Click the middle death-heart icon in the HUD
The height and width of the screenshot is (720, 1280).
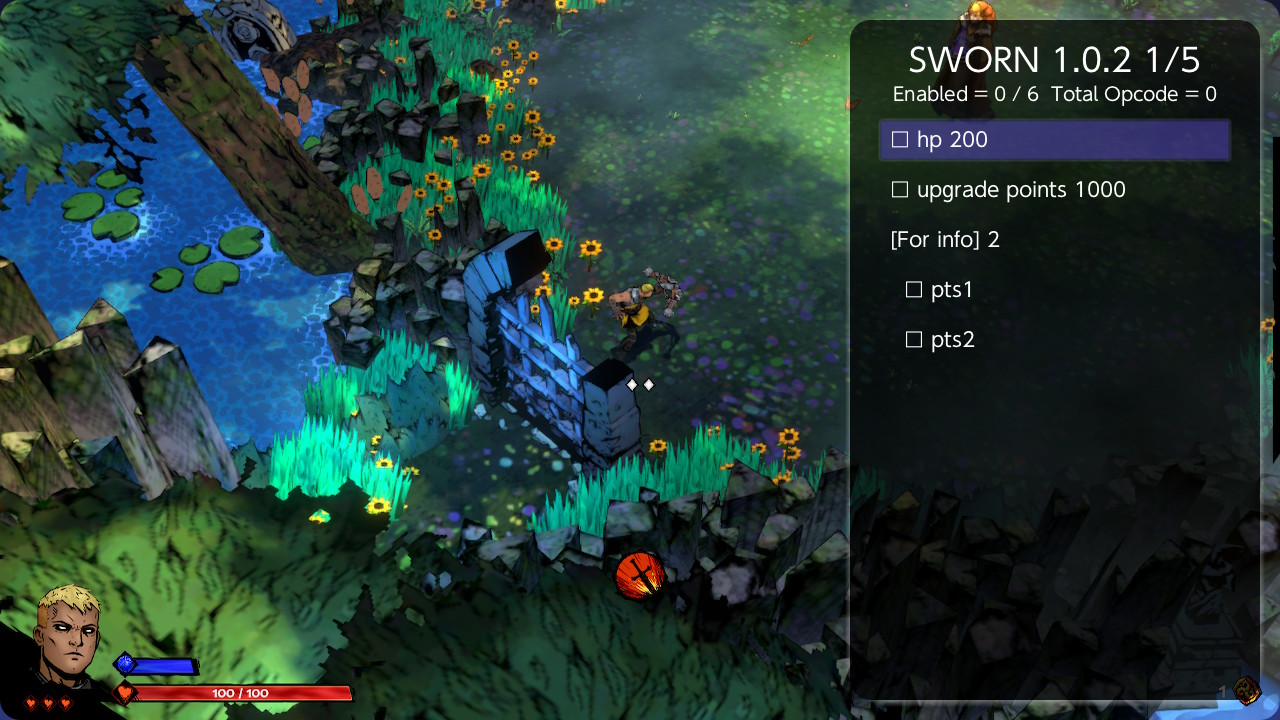pyautogui.click(x=48, y=702)
